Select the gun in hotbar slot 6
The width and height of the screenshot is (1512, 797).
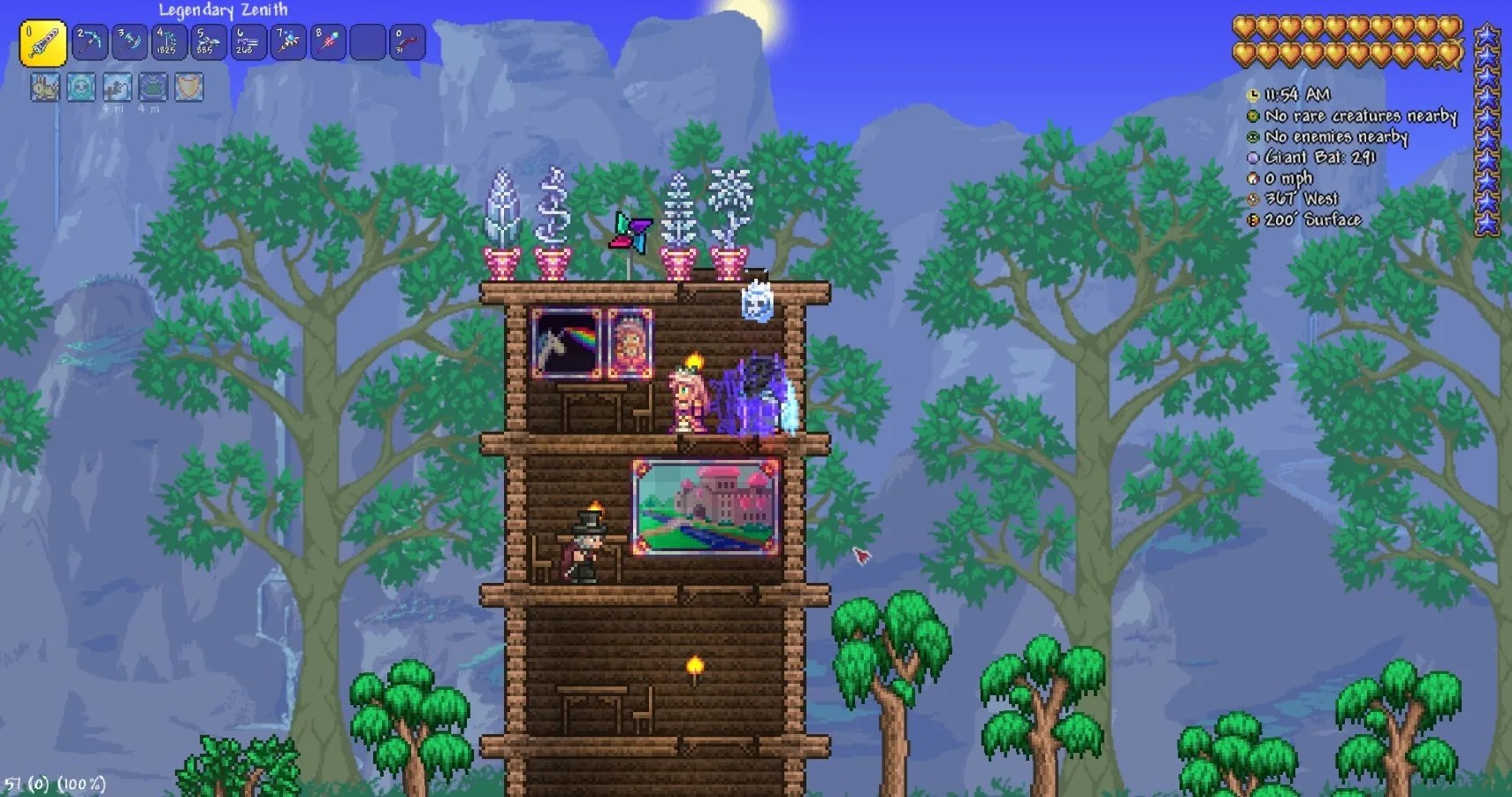click(248, 41)
